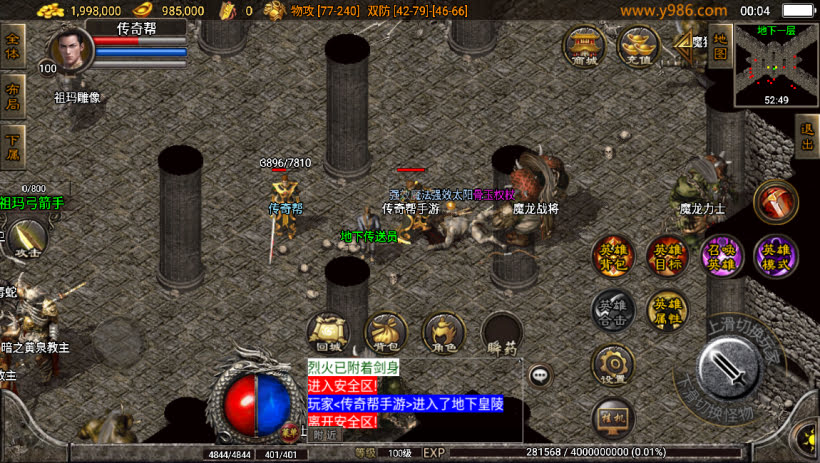Open the 设置 settings gear
Viewport: 820px width, 463px height.
[612, 366]
